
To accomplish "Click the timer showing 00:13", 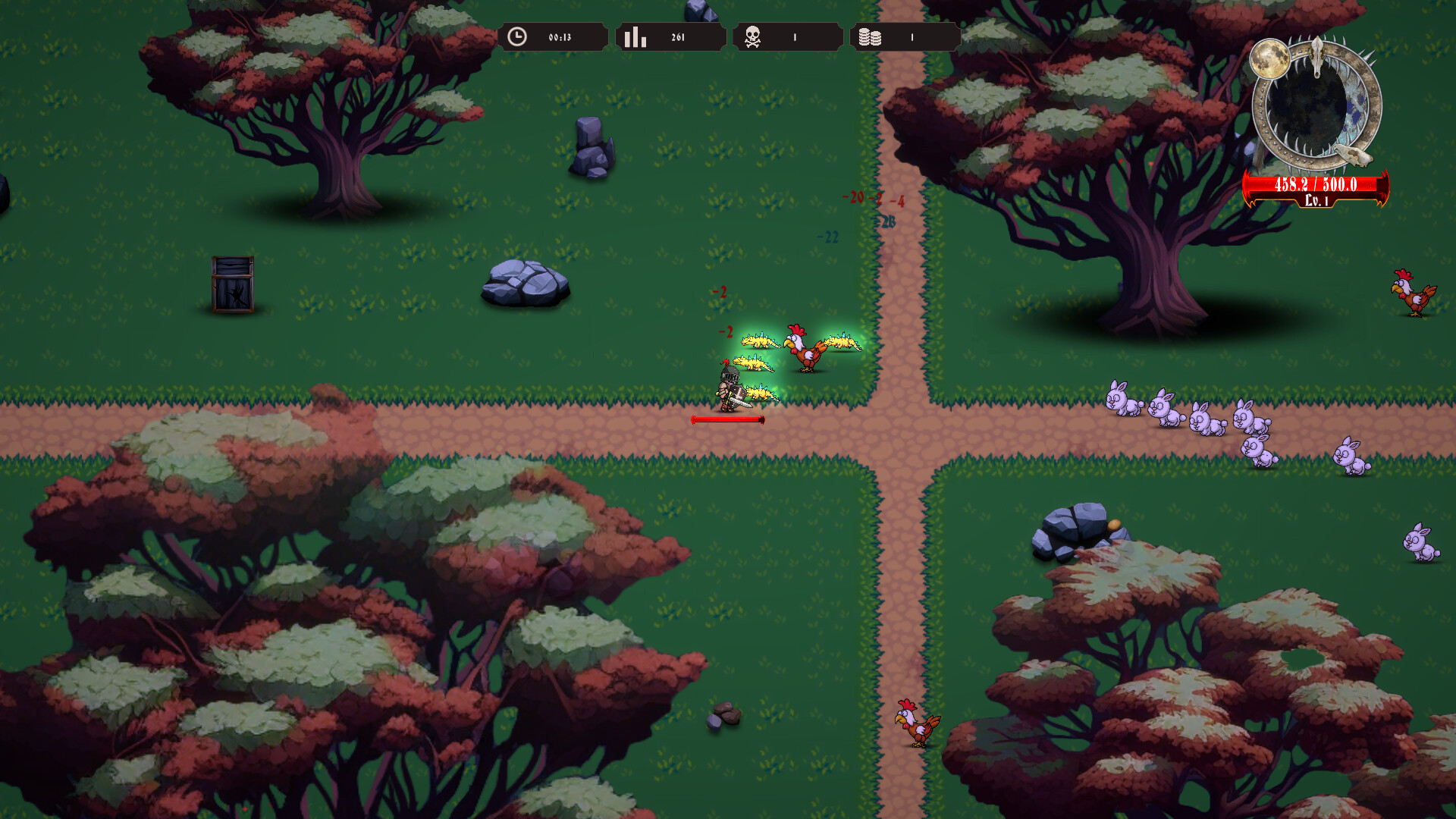I will 559,35.
